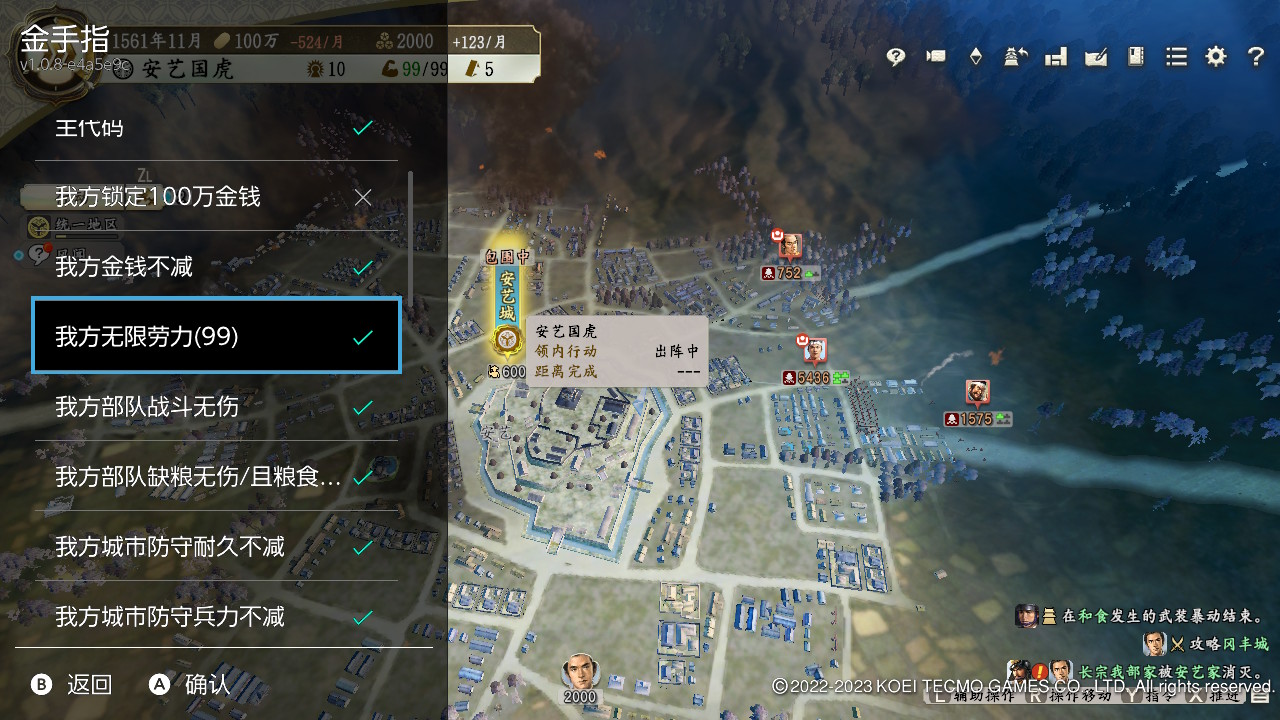The image size is (1280, 720).
Task: Open the letter-writing report icon
Action: tap(1095, 57)
